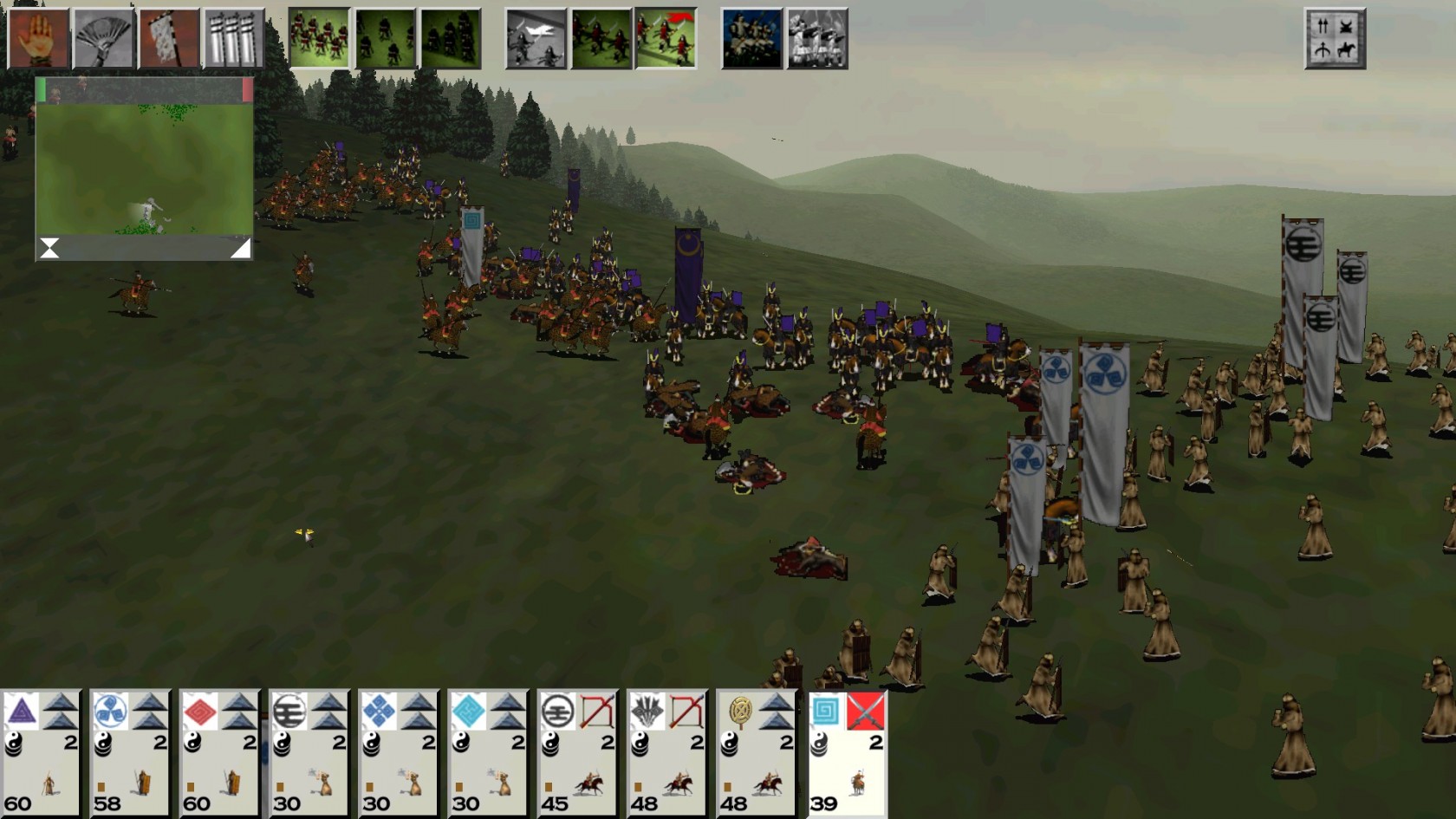Click the white triangle minimap corner
The width and height of the screenshot is (1456, 819).
(241, 249)
